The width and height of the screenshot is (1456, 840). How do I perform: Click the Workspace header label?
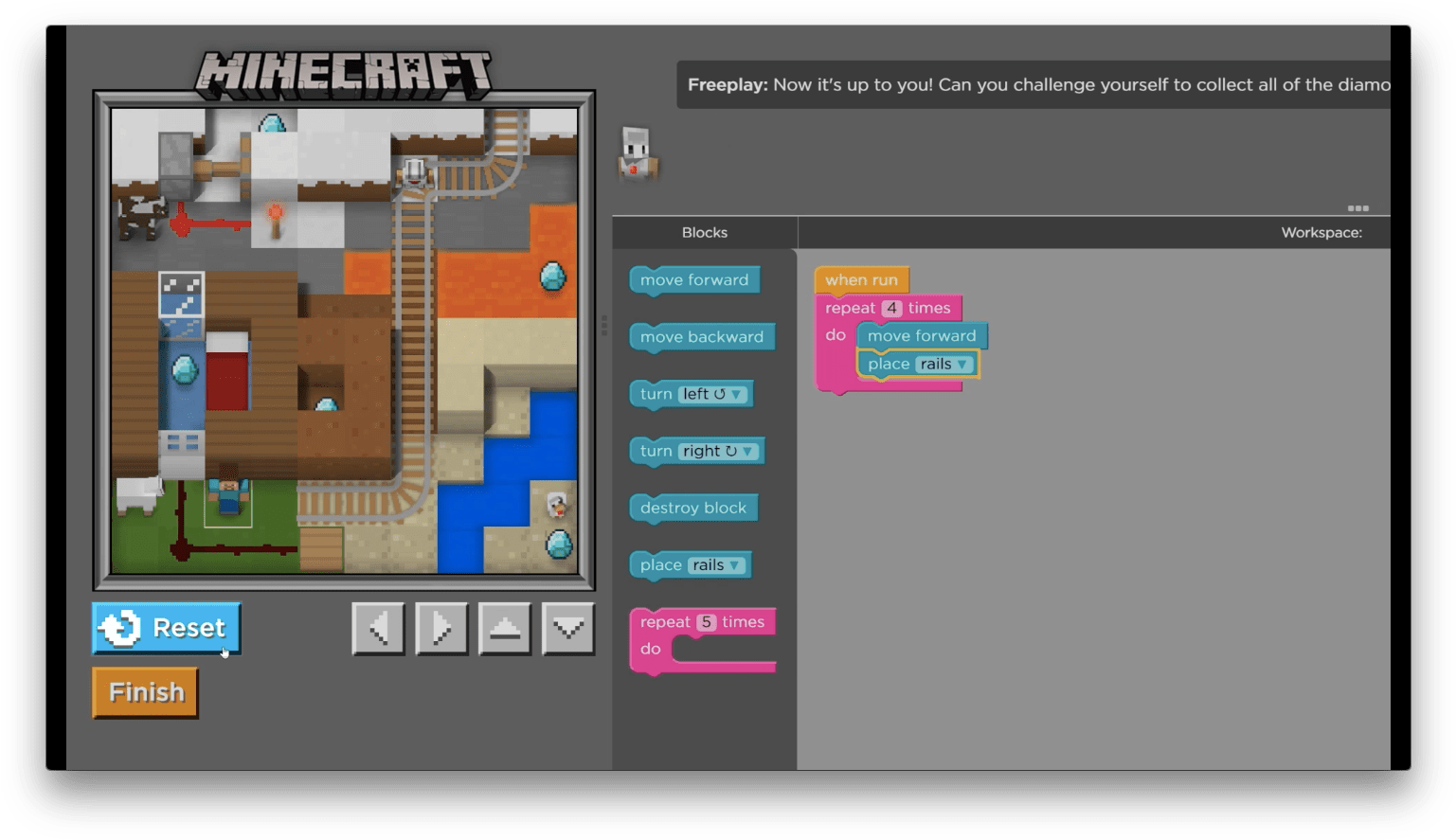tap(1321, 232)
